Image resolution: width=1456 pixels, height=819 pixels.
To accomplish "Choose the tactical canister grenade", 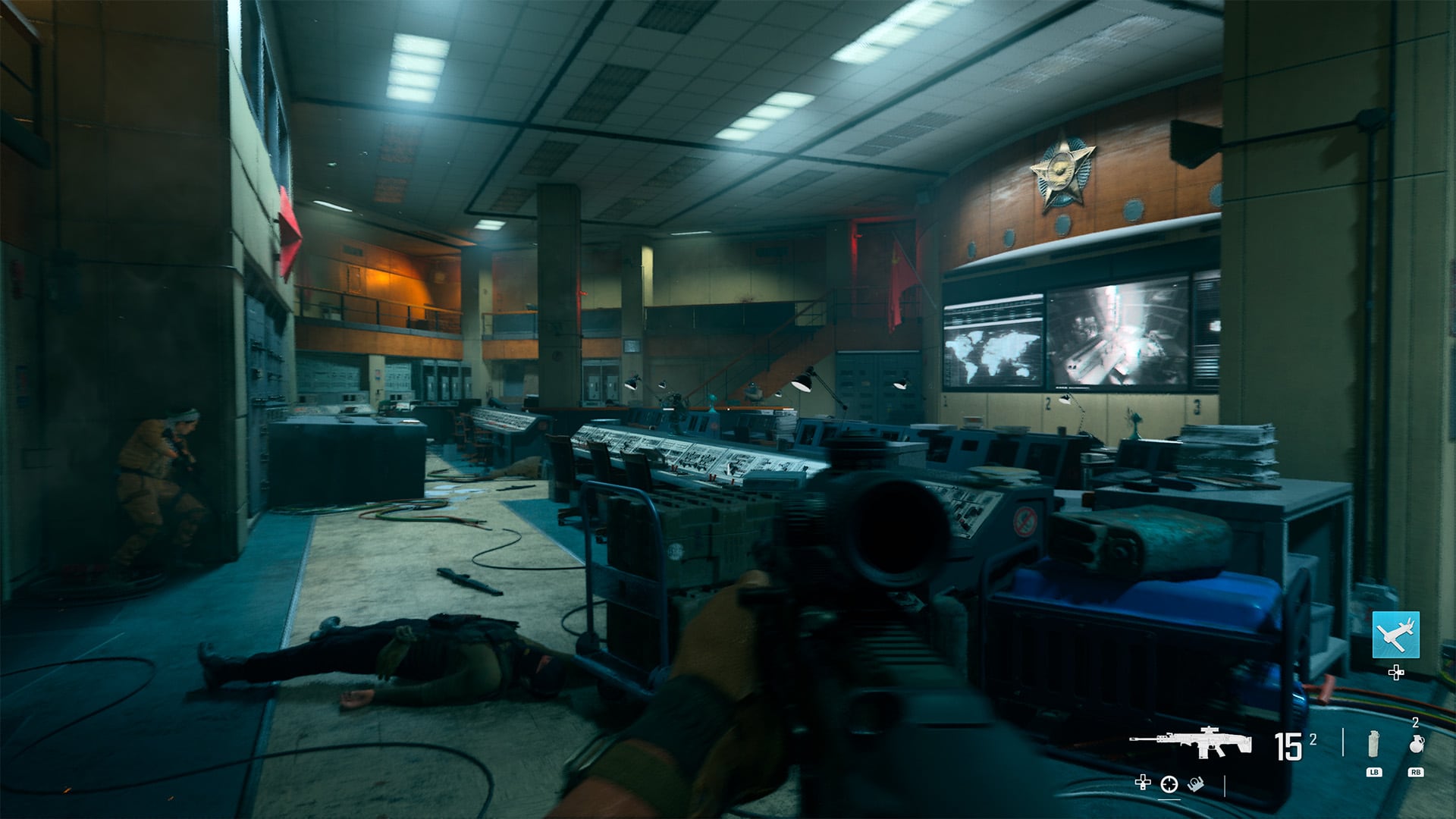I will [x=1373, y=744].
